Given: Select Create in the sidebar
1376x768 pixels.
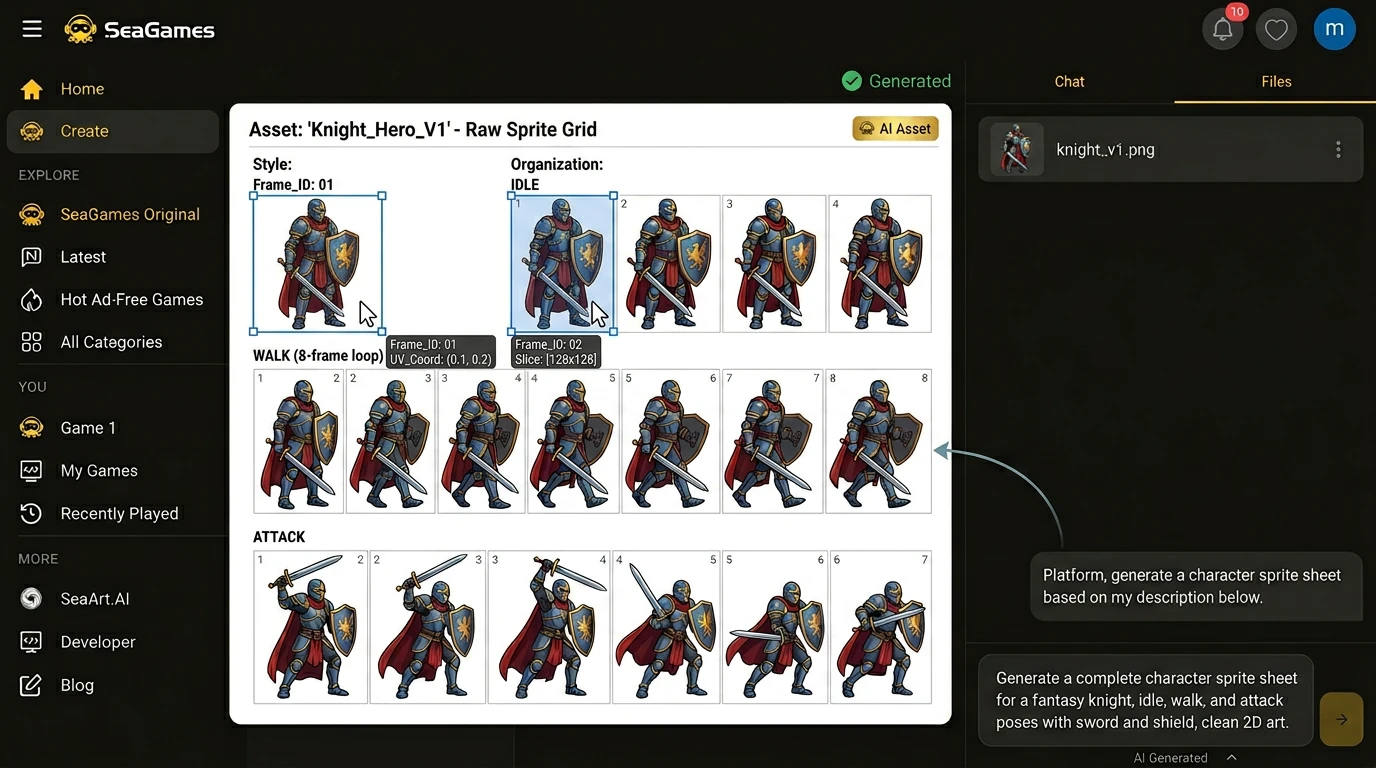Looking at the screenshot, I should click(84, 131).
